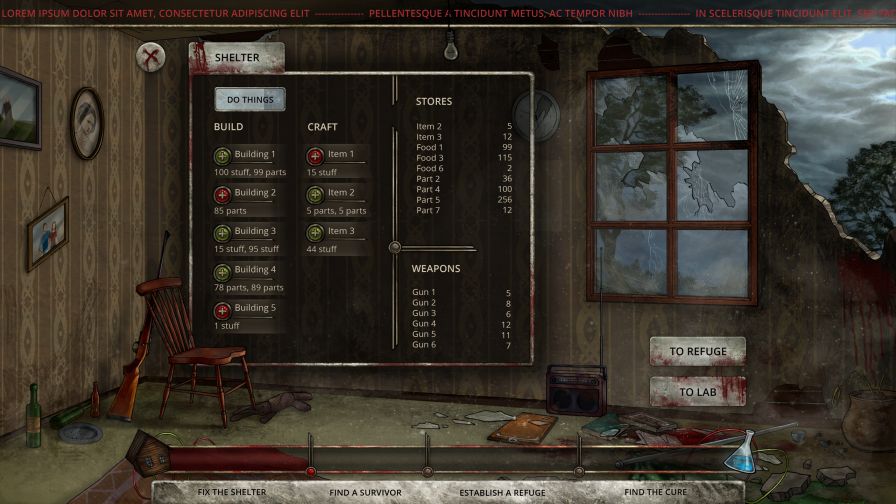Image resolution: width=896 pixels, height=504 pixels.
Task: Start construction of Building 4
Action: (223, 270)
